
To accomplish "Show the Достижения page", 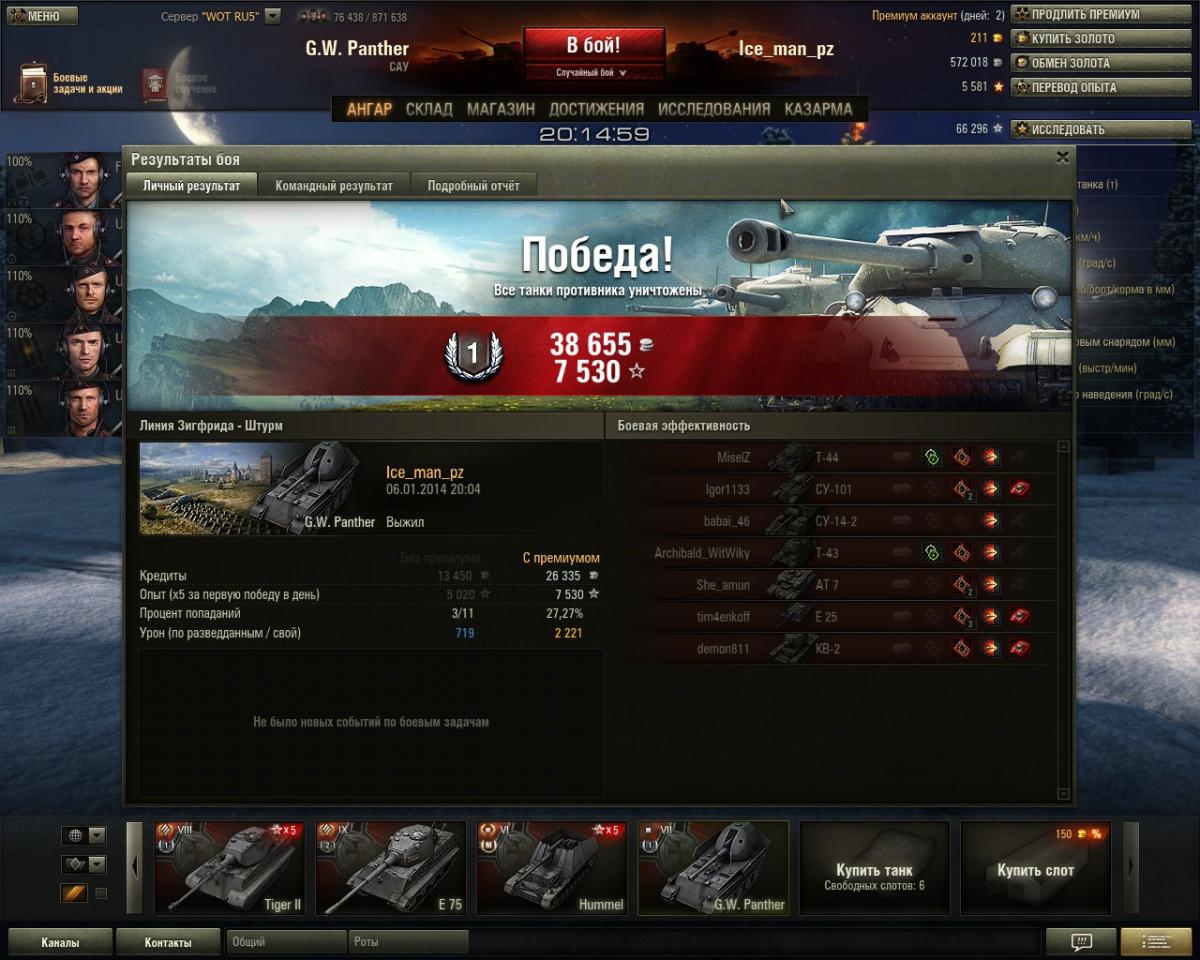I will (x=596, y=109).
